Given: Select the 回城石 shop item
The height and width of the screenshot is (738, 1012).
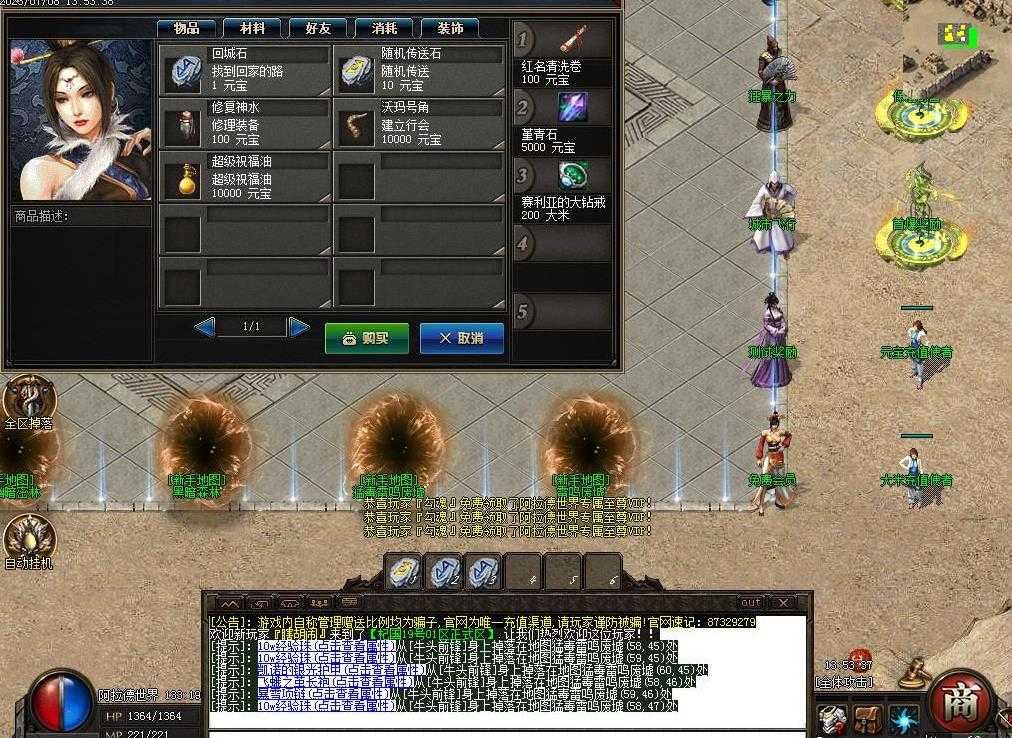Looking at the screenshot, I should 244,70.
